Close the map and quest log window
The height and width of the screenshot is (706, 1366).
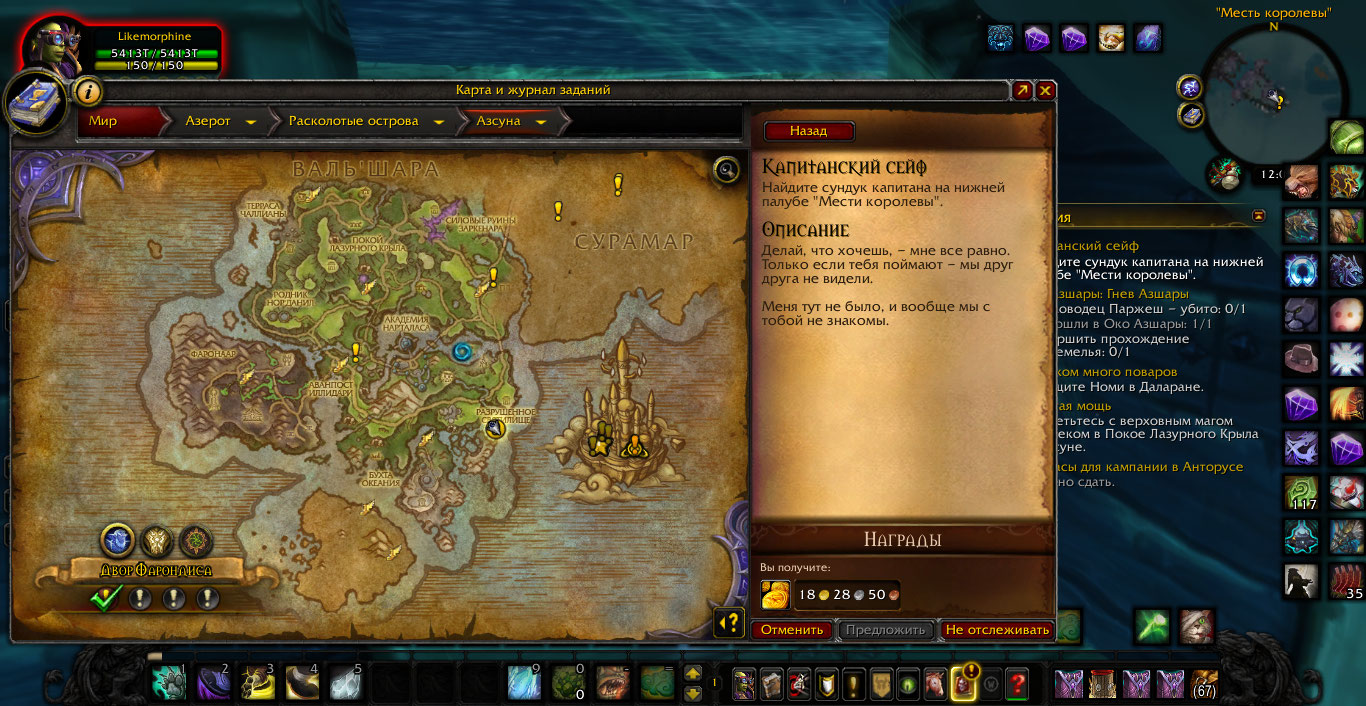tap(1045, 90)
